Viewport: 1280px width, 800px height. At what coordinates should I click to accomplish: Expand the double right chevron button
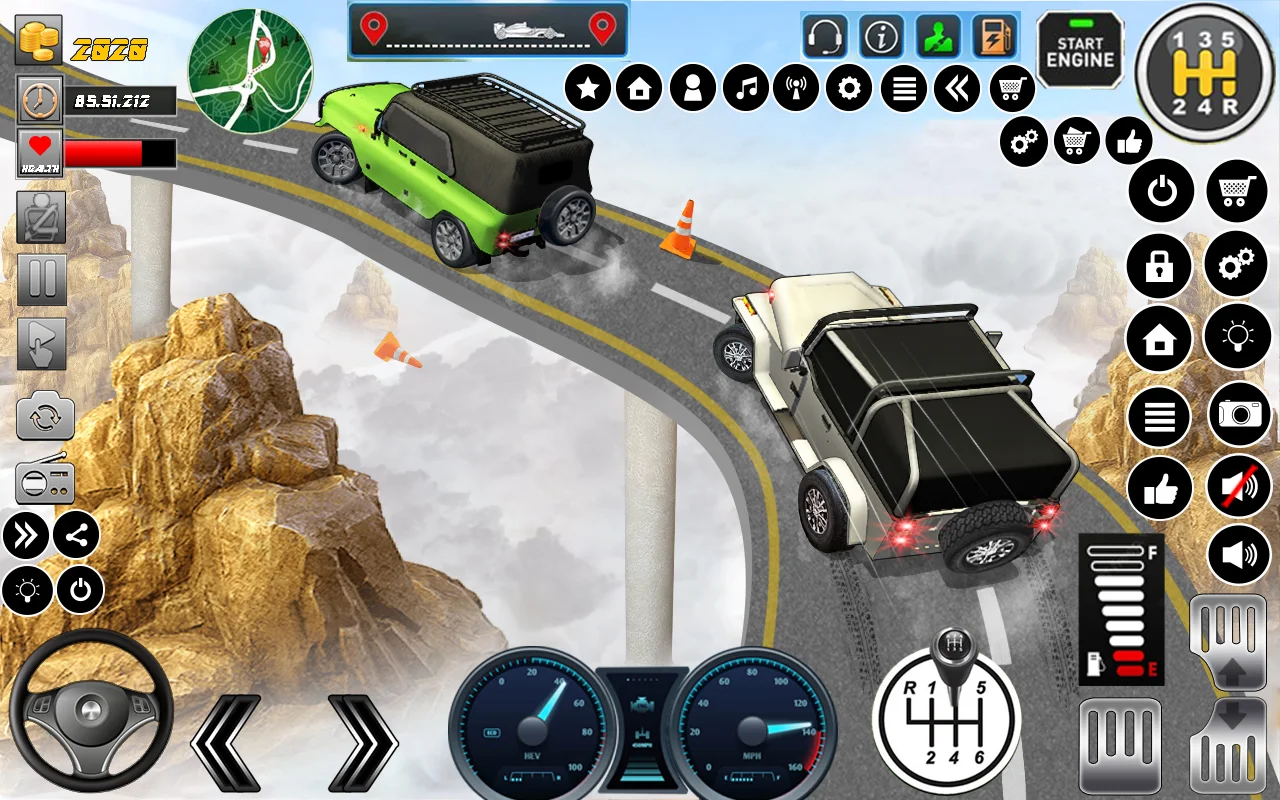[x=25, y=536]
